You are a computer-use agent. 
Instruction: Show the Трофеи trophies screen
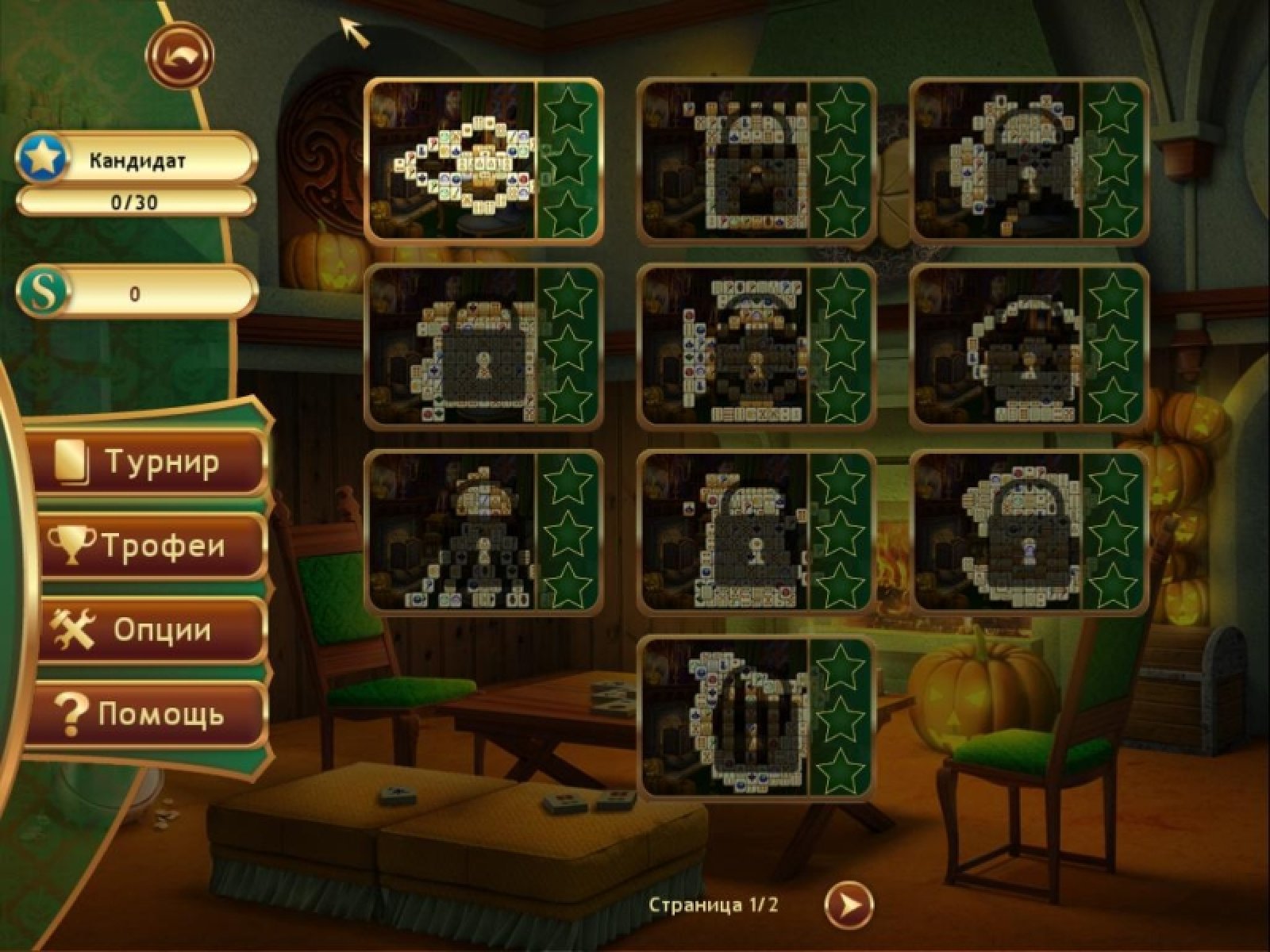coord(151,547)
